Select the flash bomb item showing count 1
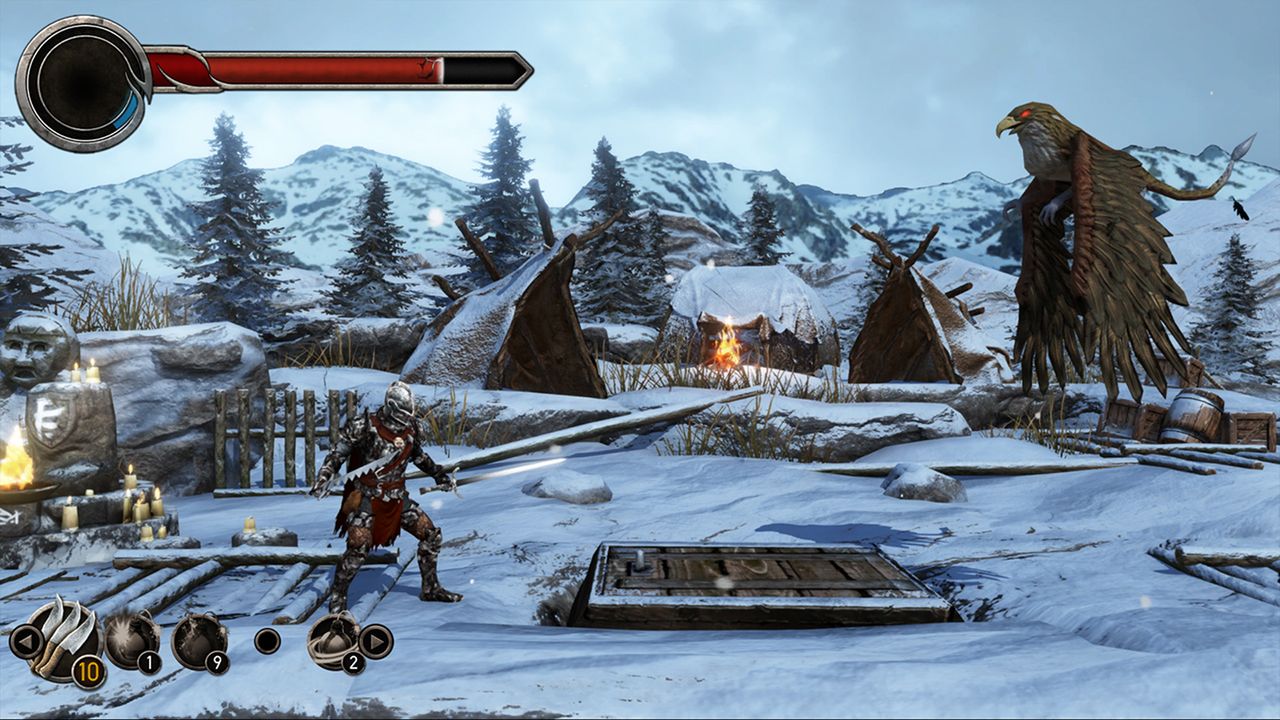The image size is (1280, 720). [131, 638]
